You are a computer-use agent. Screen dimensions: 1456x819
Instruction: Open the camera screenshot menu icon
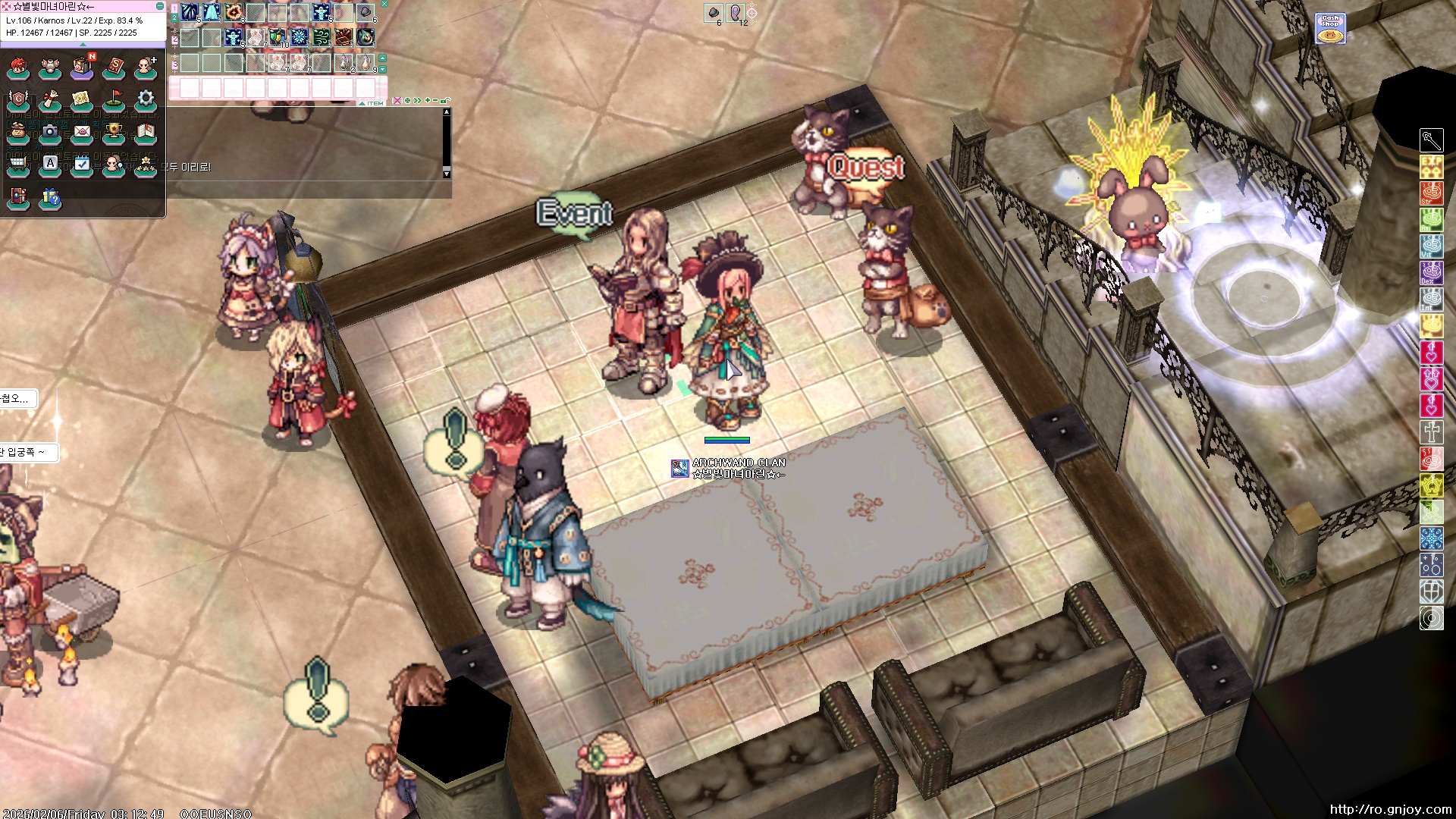click(50, 132)
